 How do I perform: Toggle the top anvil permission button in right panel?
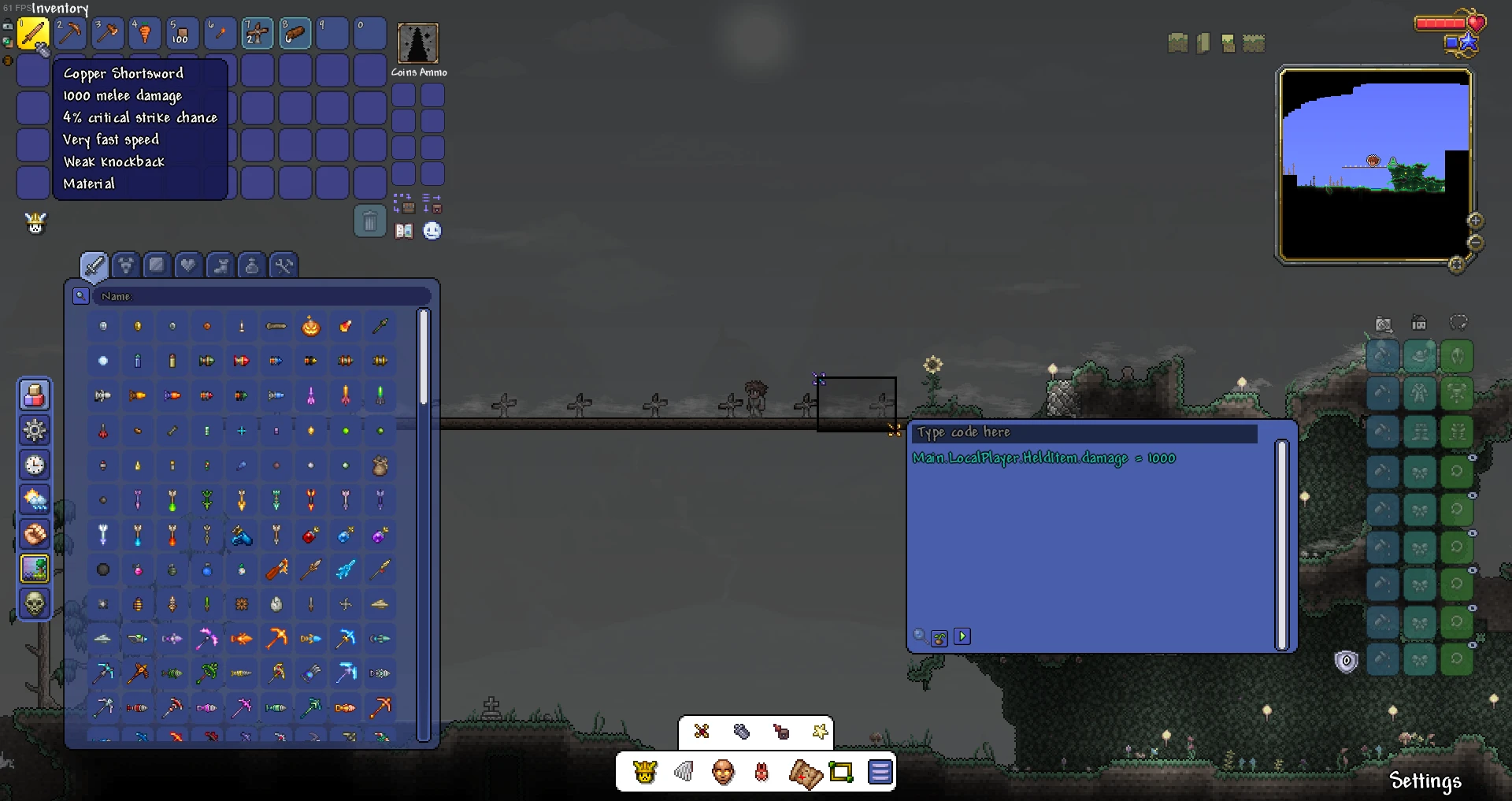[x=1384, y=355]
